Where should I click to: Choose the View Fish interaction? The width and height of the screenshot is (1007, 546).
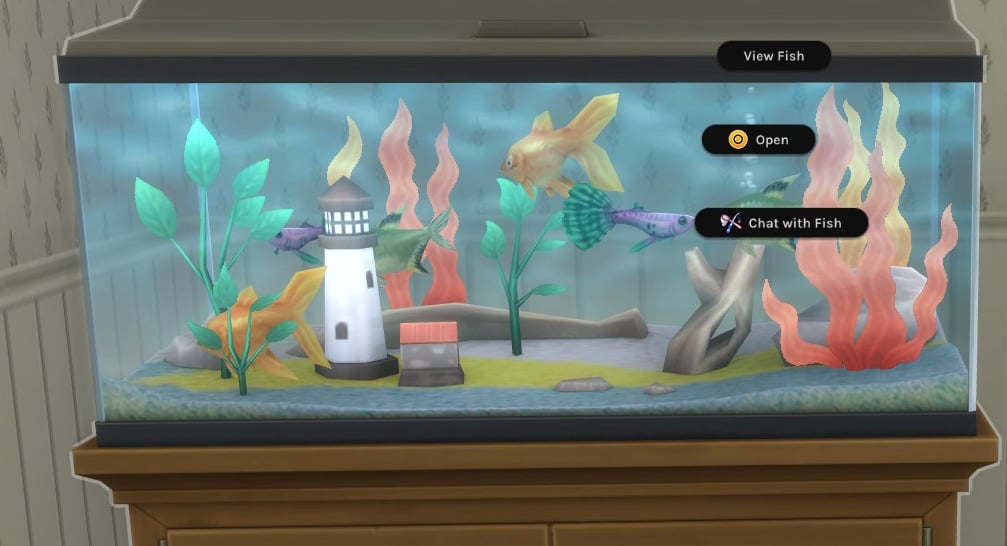click(x=773, y=56)
